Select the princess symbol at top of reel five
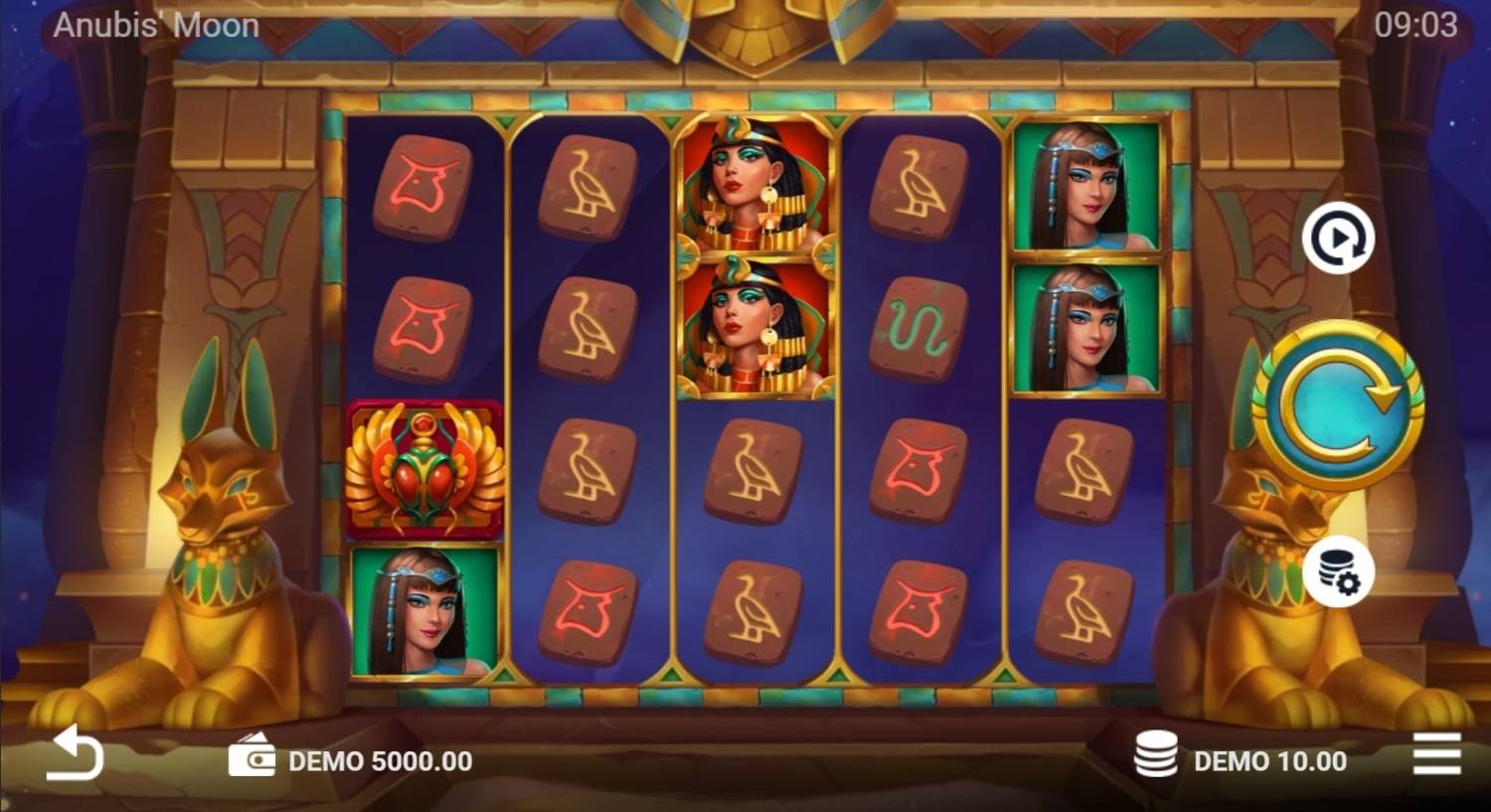Viewport: 1491px width, 812px height. pos(1086,189)
